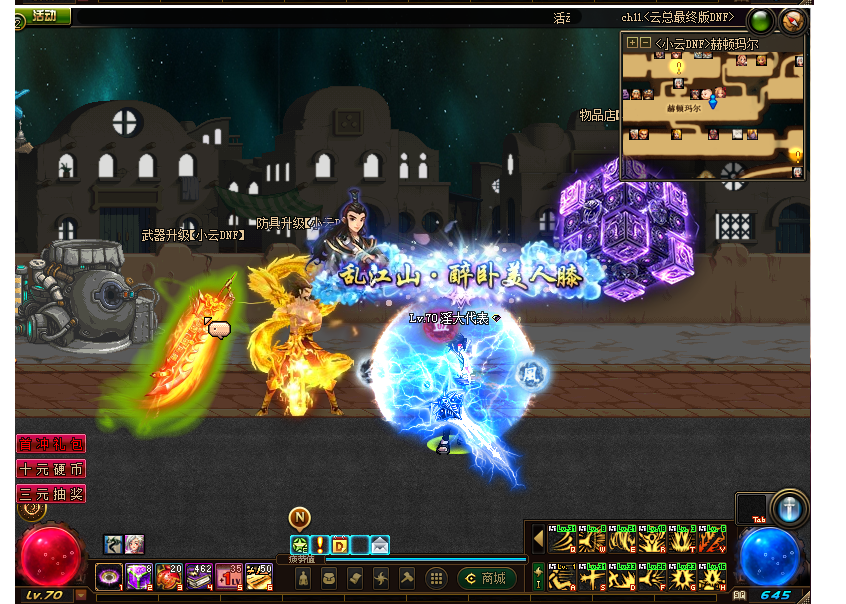Screen dimensions: 846x604
Task: Open the envelope mail icon
Action: [x=379, y=545]
